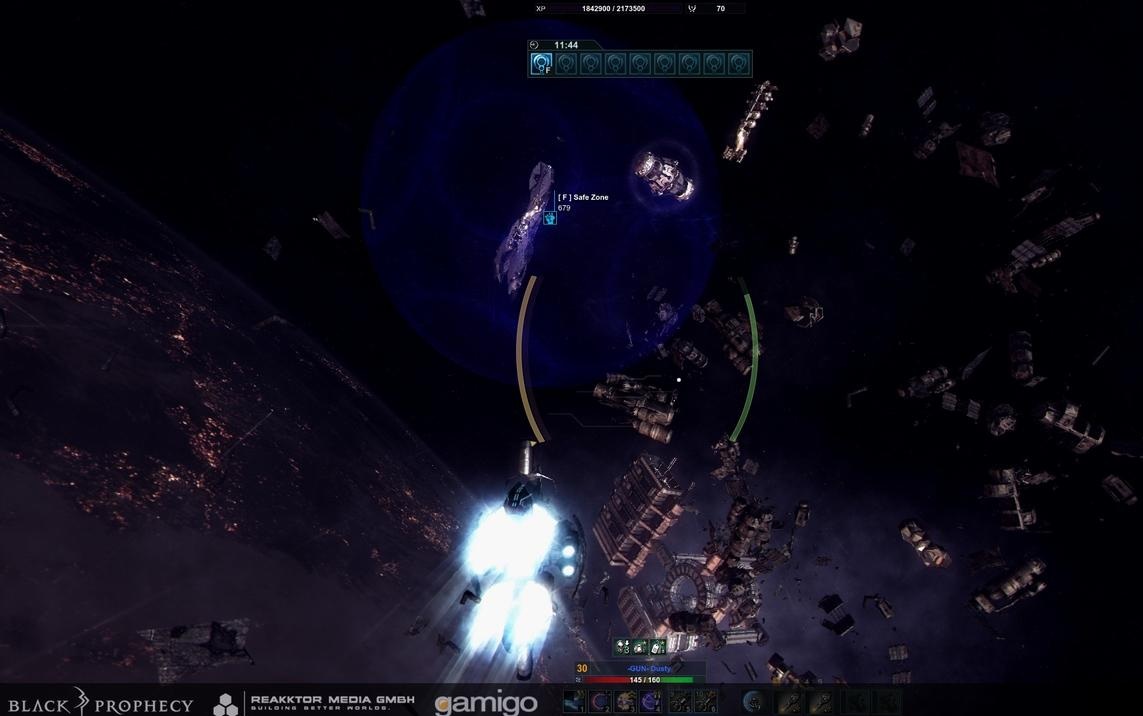1143x716 pixels.
Task: Activate hotbar slot 1 blue beam weapon
Action: [x=574, y=702]
